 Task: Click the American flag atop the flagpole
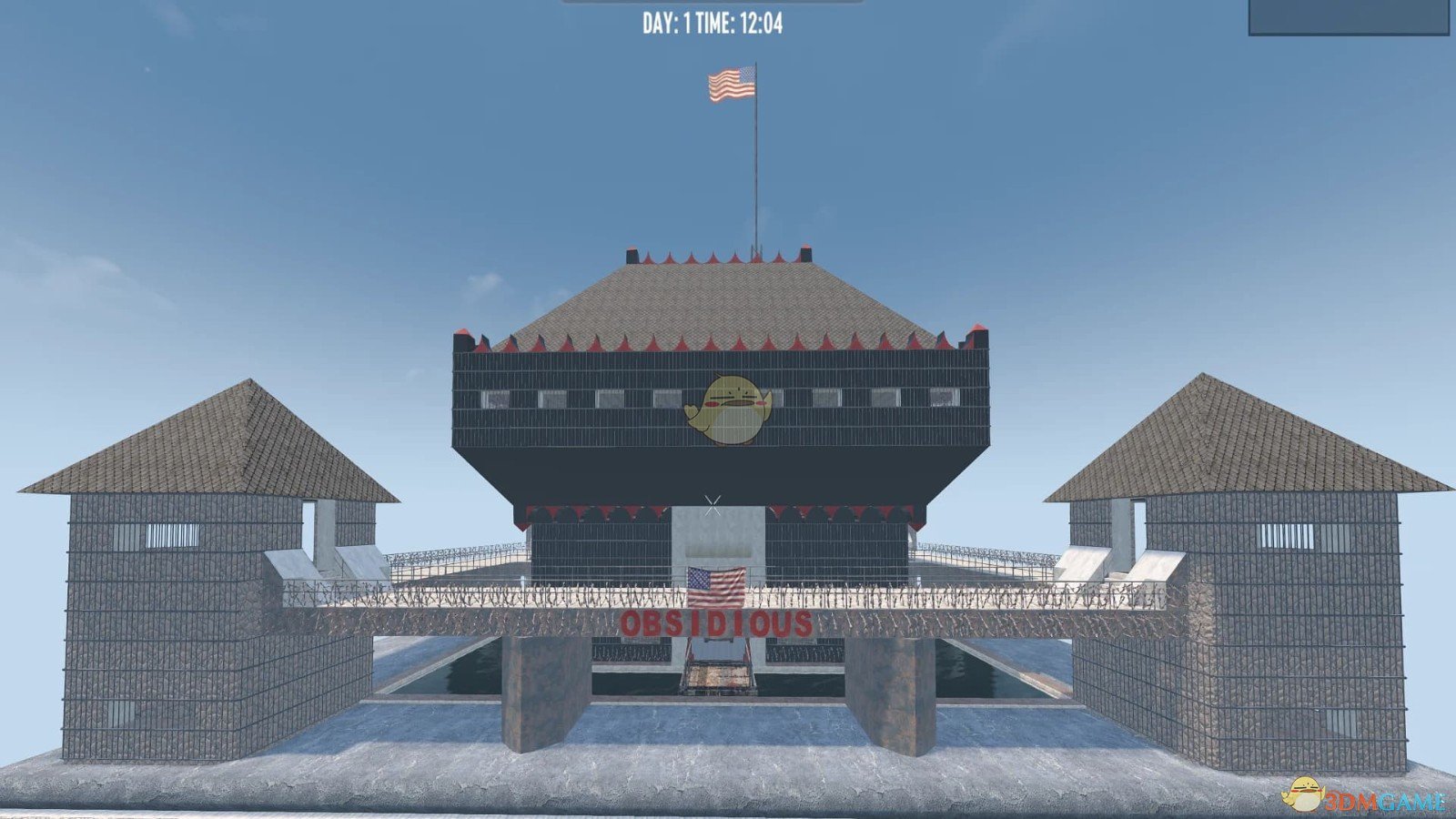(x=731, y=84)
